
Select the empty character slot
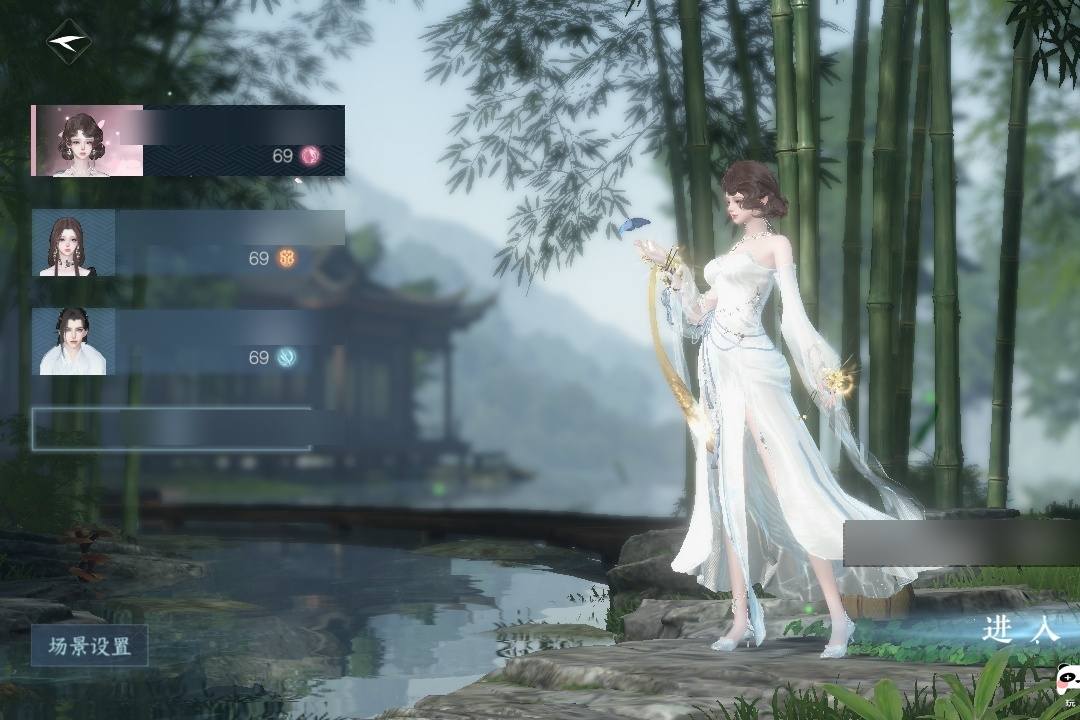(x=172, y=429)
